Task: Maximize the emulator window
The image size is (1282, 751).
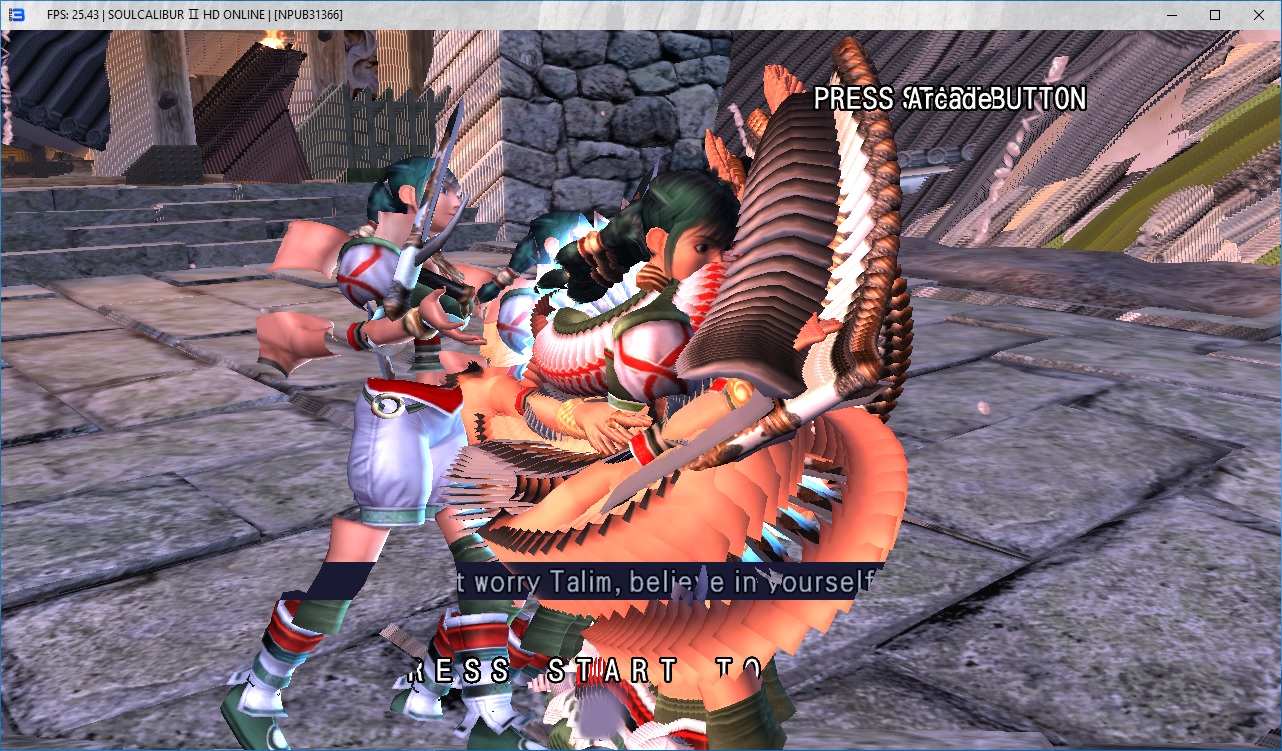Action: pos(1214,15)
